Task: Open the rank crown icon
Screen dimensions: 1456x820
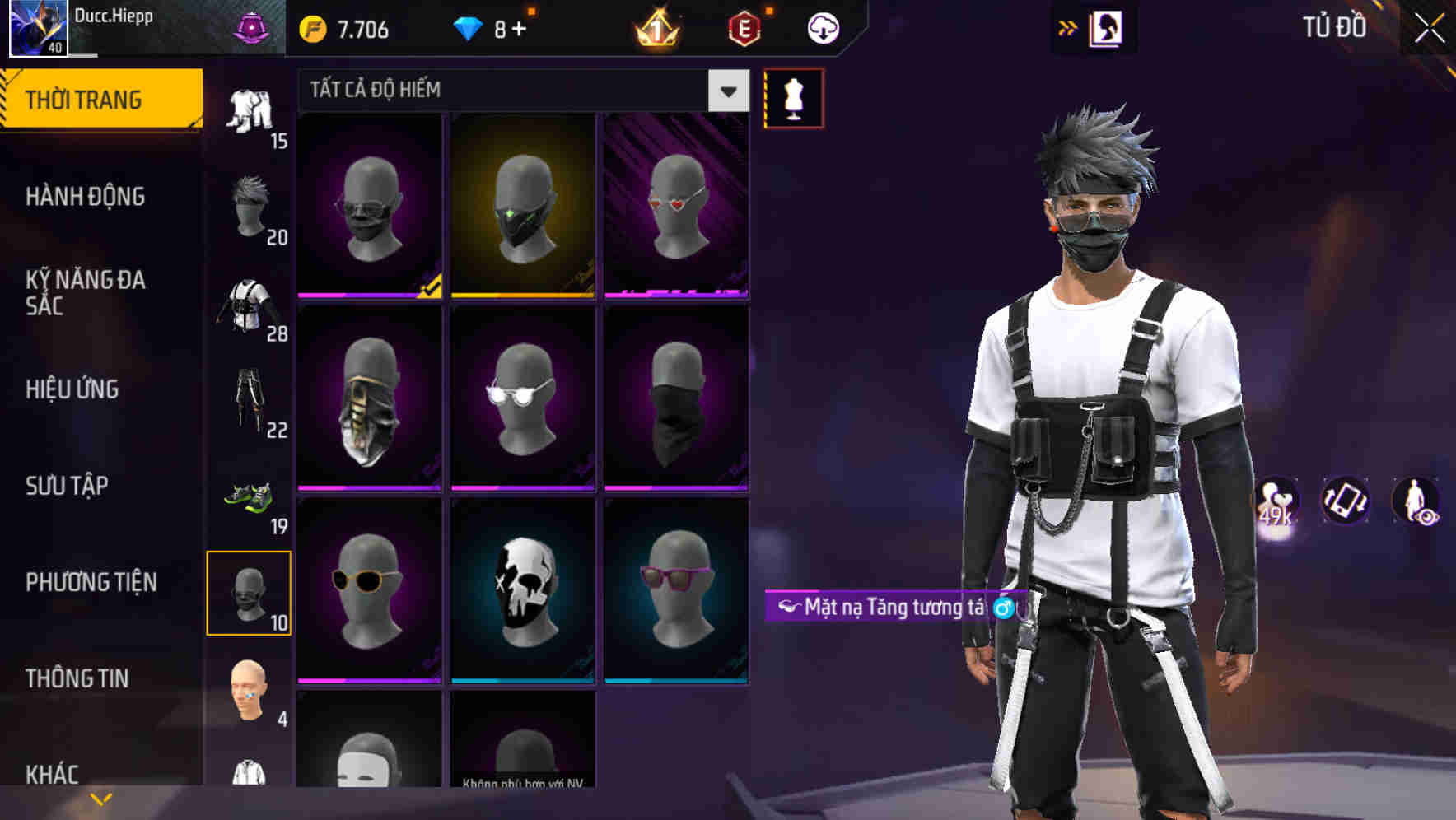Action: 656,27
